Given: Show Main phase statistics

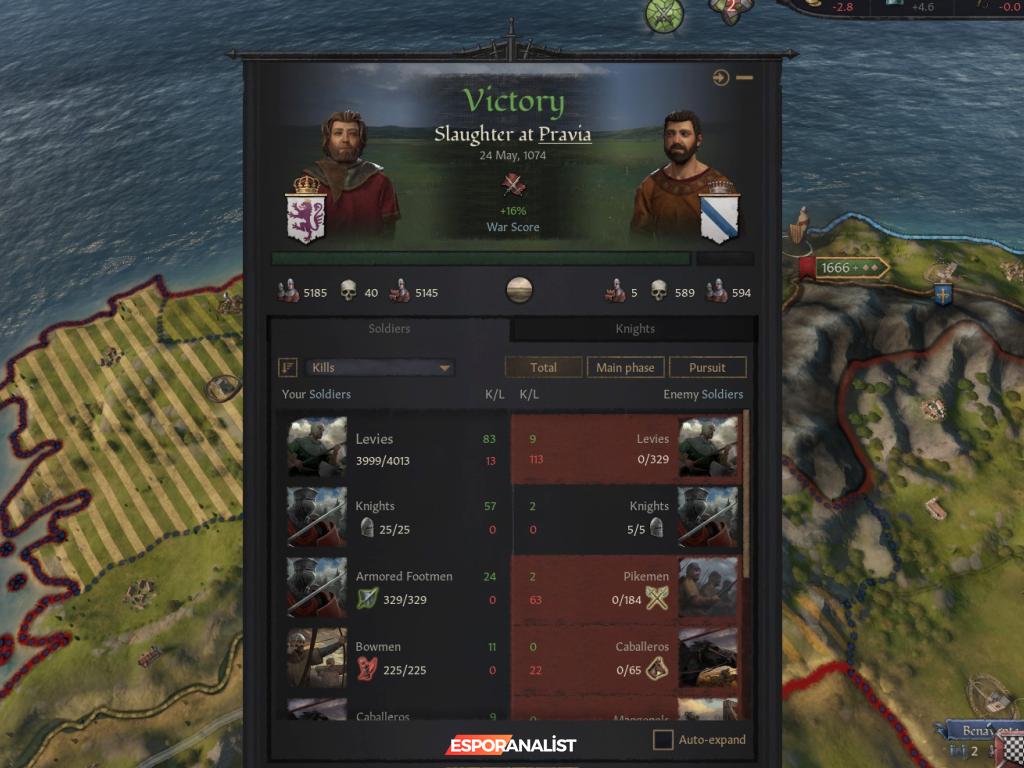Looking at the screenshot, I should (x=625, y=368).
